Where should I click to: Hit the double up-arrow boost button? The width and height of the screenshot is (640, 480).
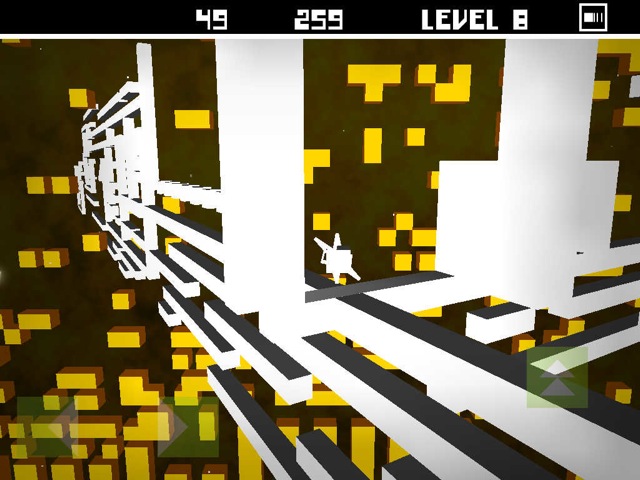(x=557, y=378)
